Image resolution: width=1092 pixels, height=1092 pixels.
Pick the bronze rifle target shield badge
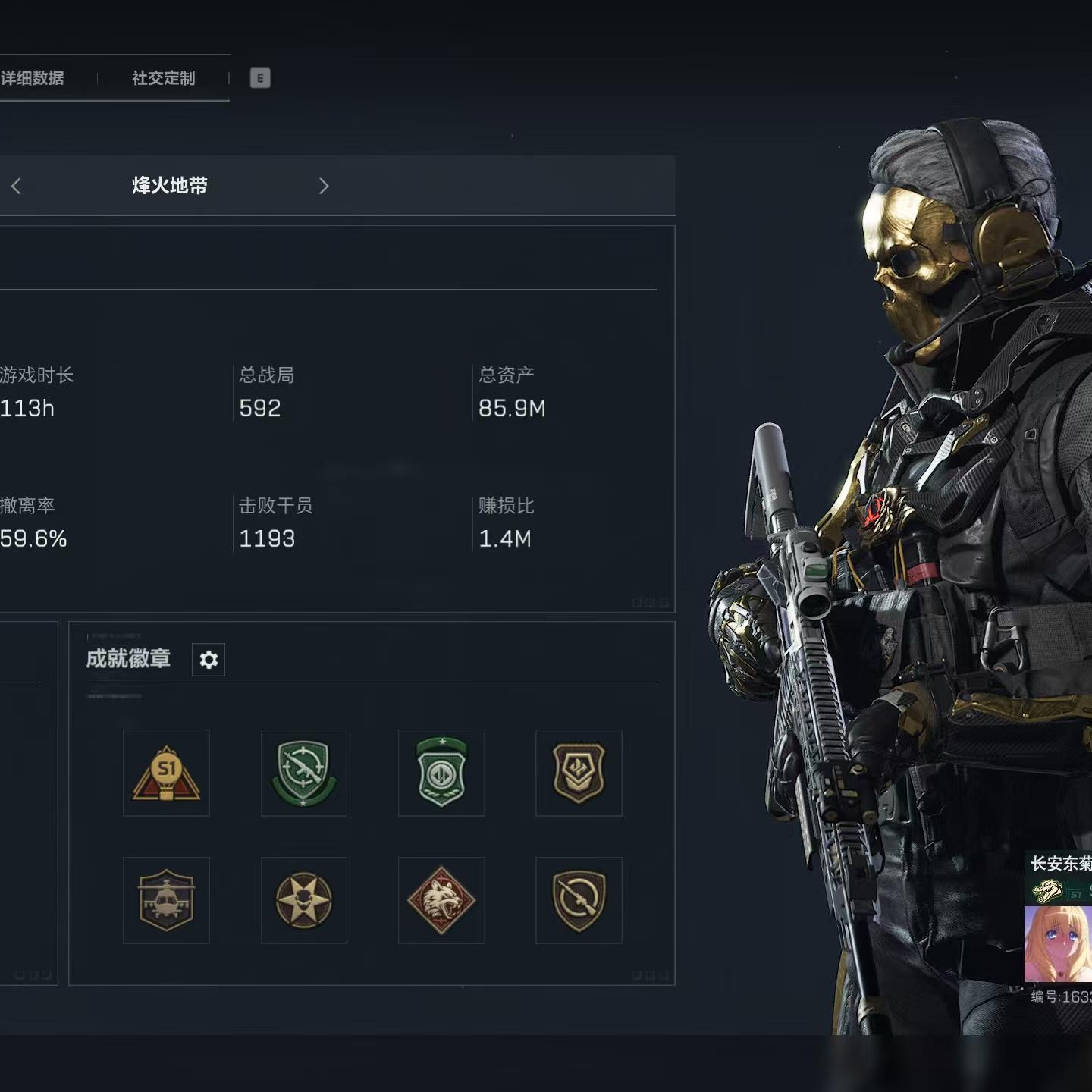point(579,900)
